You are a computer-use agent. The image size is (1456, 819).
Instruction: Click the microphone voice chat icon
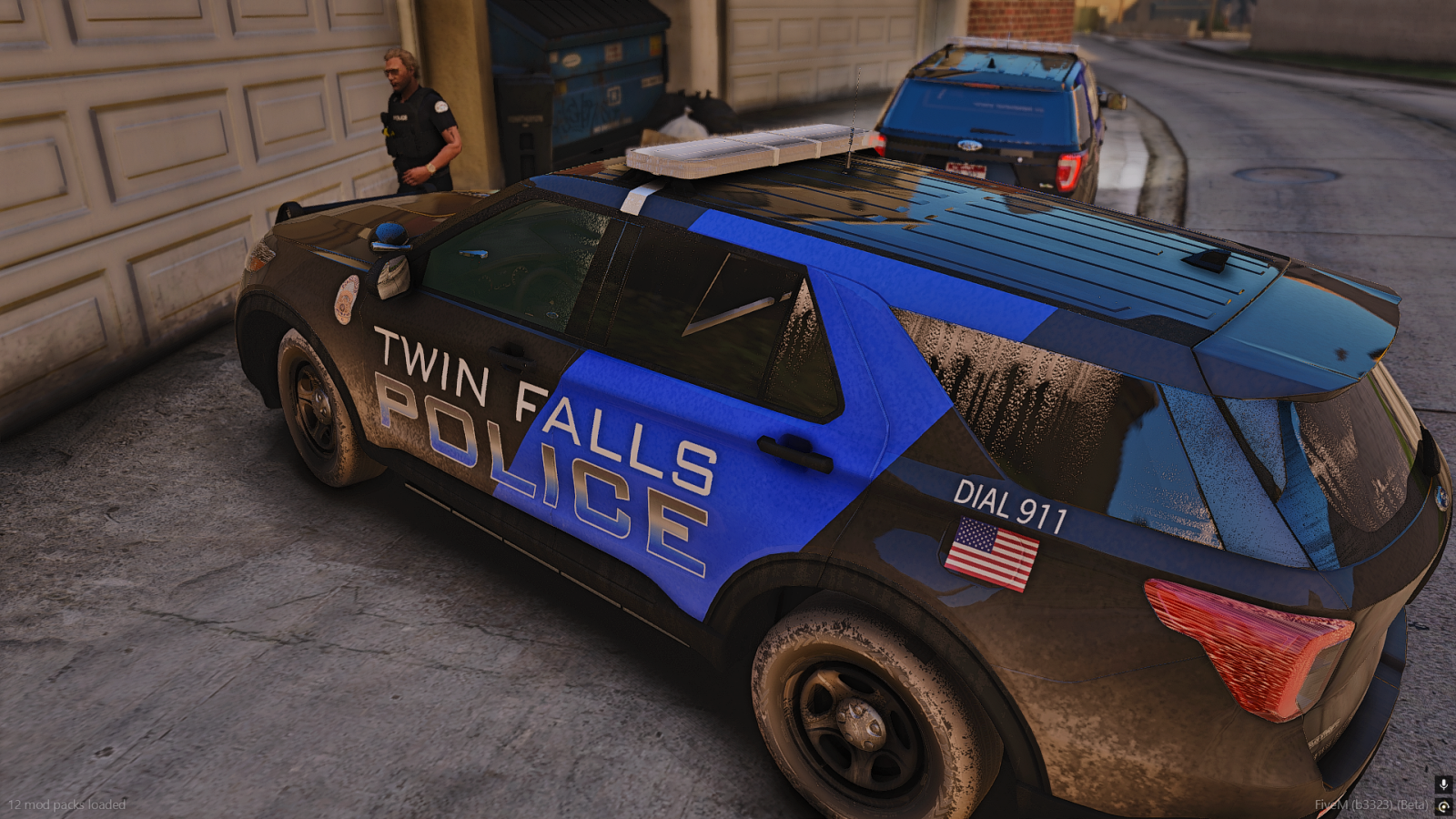coord(1443,784)
